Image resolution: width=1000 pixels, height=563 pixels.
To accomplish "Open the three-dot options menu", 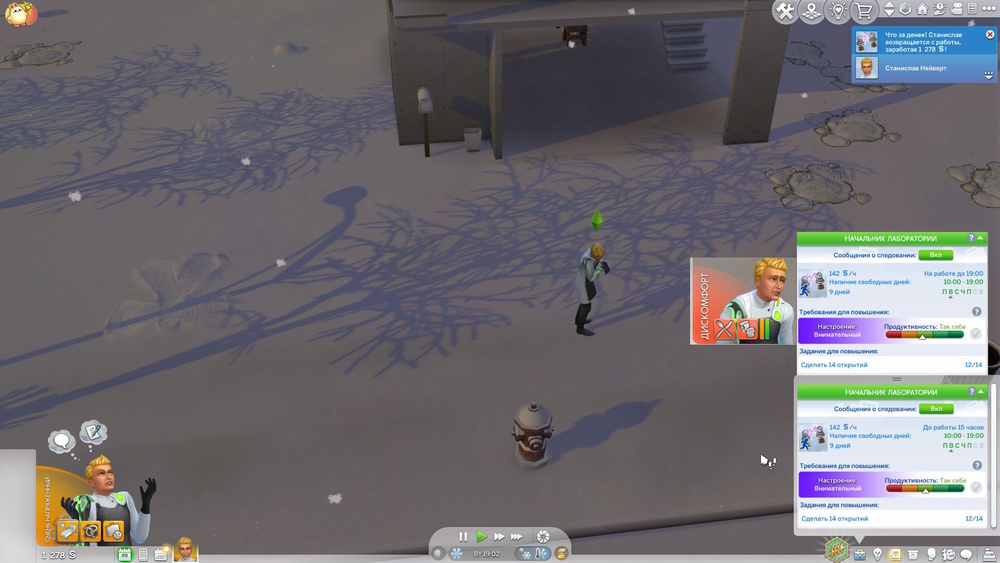I will click(x=990, y=9).
